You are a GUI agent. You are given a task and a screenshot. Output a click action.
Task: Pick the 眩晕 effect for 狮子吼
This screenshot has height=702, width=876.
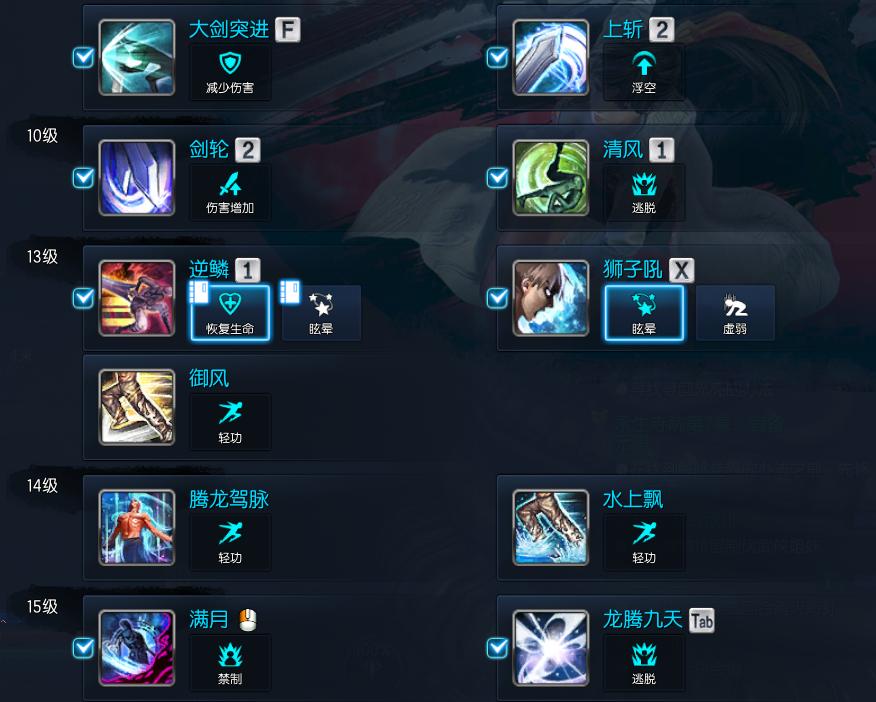(644, 312)
